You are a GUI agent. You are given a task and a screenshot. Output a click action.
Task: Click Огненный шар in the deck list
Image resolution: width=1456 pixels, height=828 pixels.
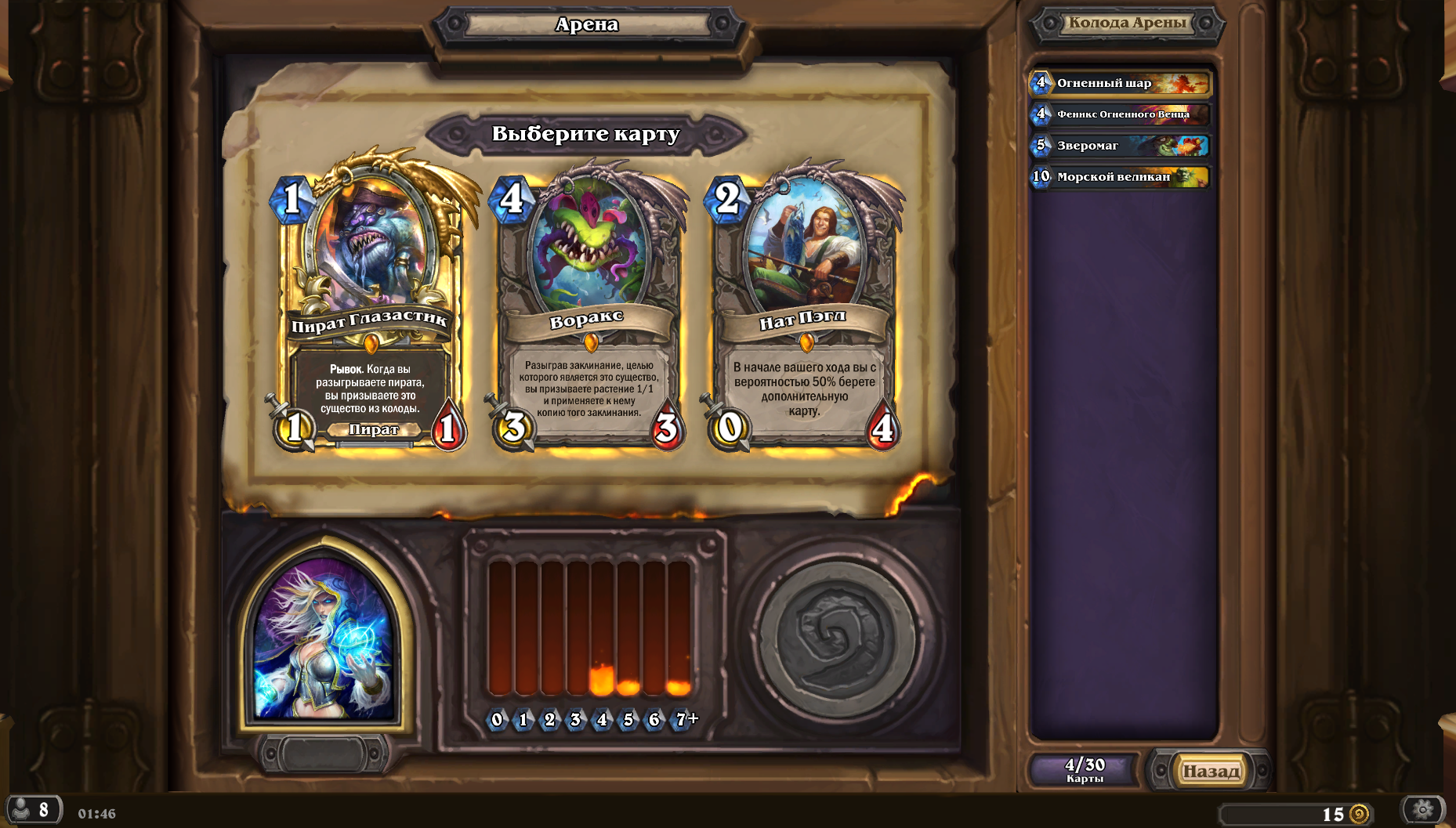point(1121,83)
